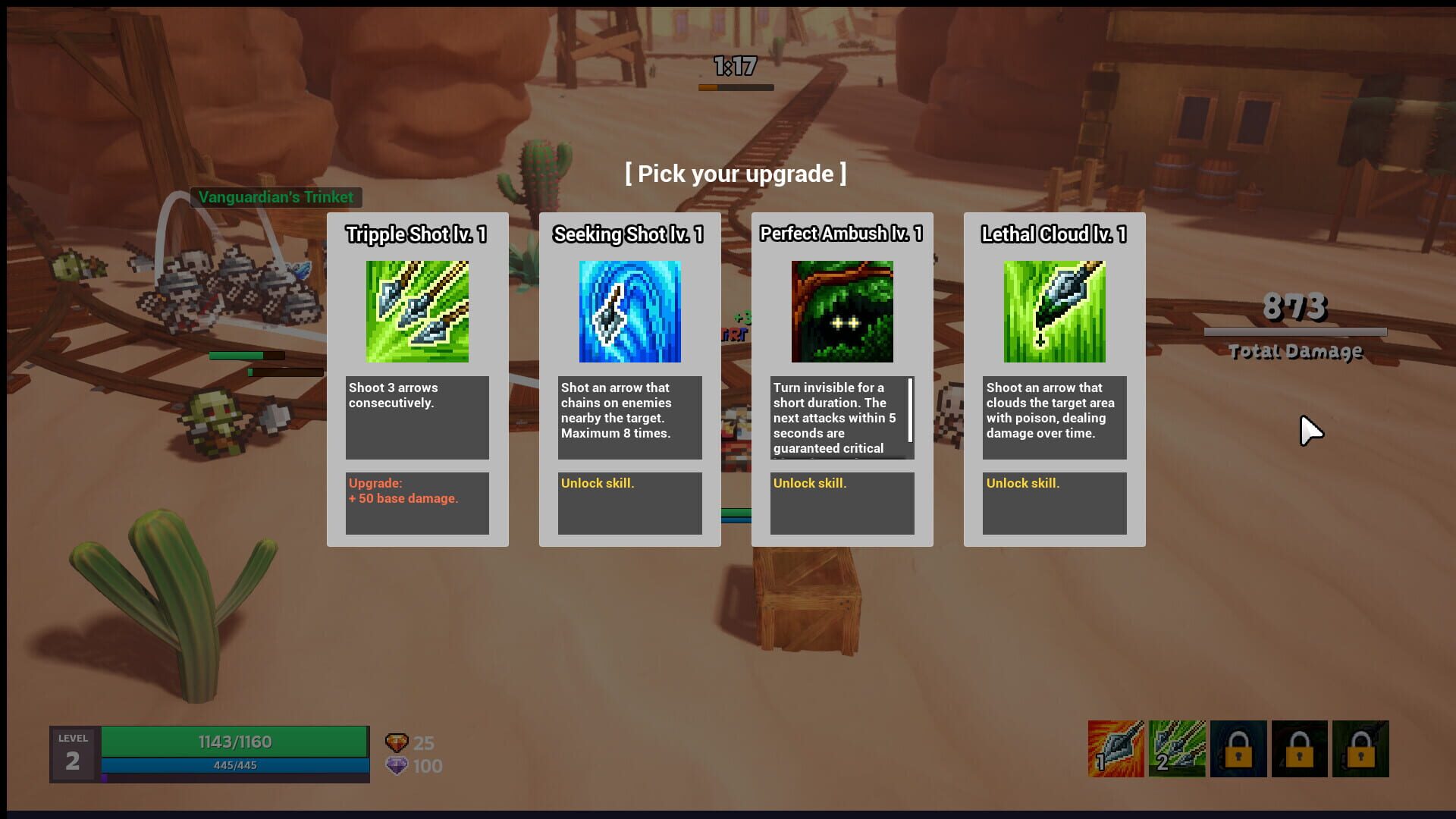Click the Perfect Ambush glowing eyes icon
Image resolution: width=1456 pixels, height=819 pixels.
[842, 311]
